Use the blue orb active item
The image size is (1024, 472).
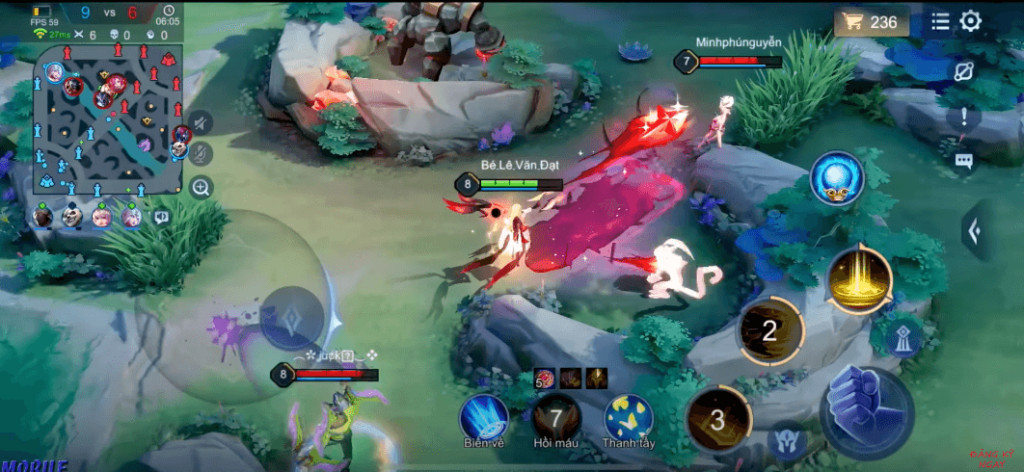pyautogui.click(x=836, y=179)
